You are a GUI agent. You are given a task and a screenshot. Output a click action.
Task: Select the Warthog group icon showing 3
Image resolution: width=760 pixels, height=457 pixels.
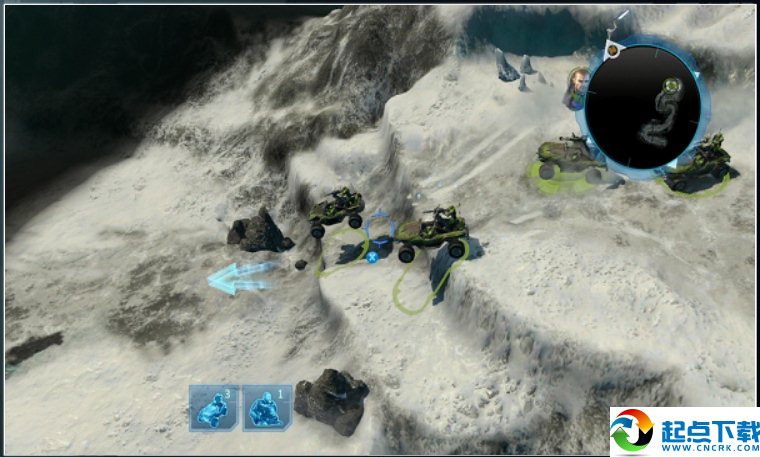click(x=215, y=408)
